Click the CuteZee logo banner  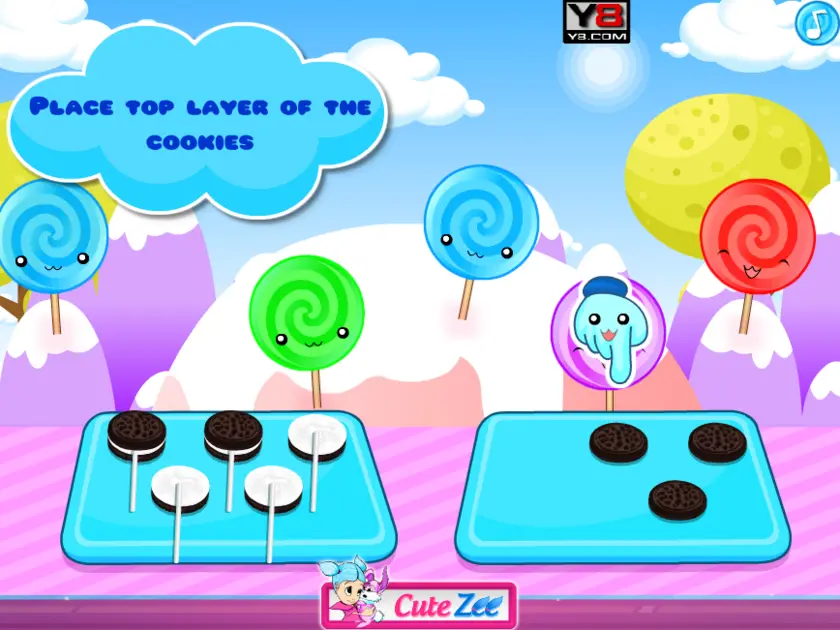(419, 602)
